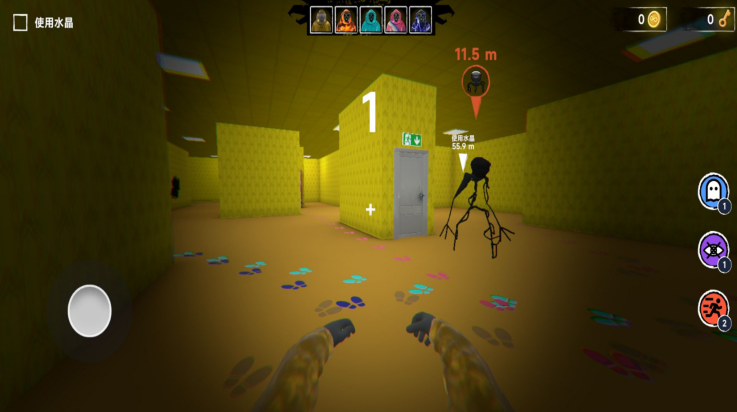Select the orange hooded player portrait
The width and height of the screenshot is (737, 412).
point(346,19)
